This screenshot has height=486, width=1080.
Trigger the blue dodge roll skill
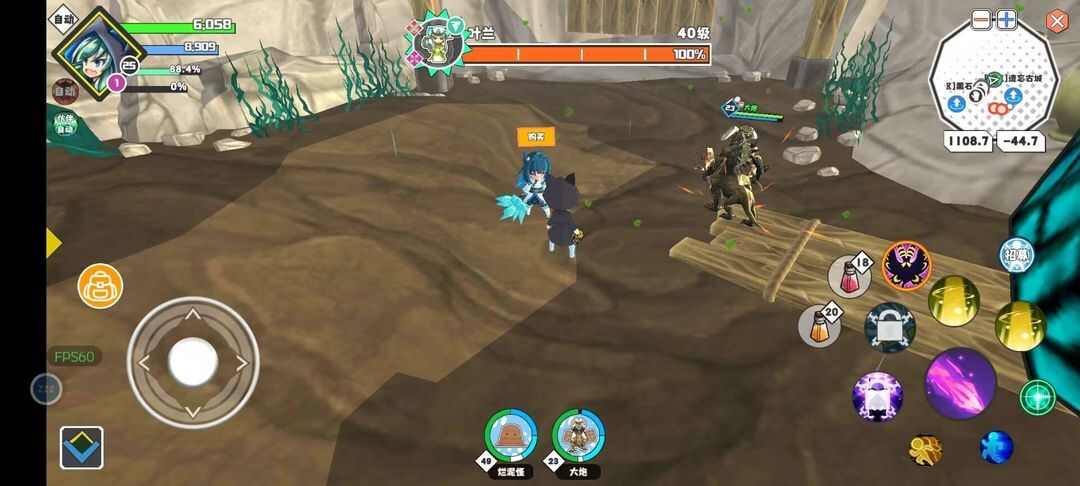click(996, 447)
